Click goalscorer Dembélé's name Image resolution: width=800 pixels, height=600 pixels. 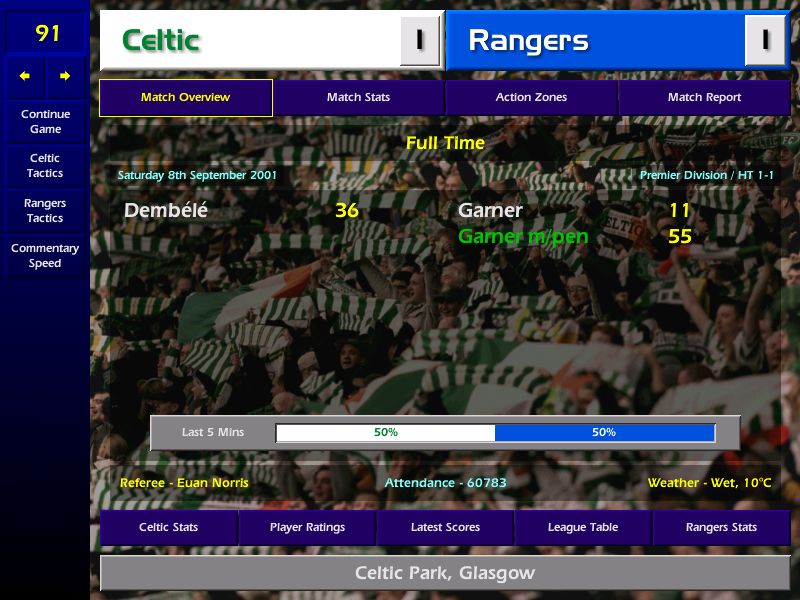[166, 211]
